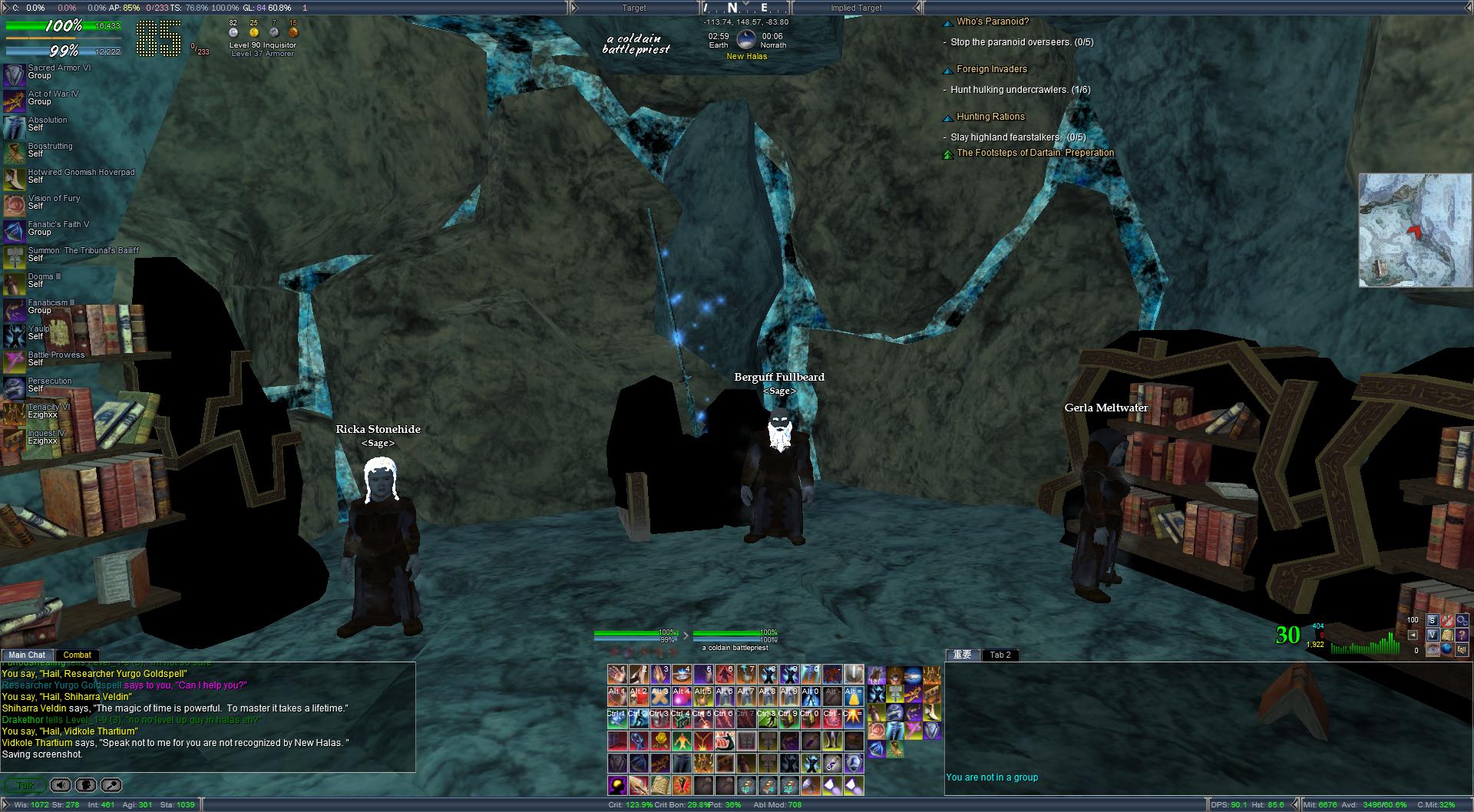This screenshot has width=1474, height=812.
Task: Open the Who's Paranoid? quest entry
Action: 992,21
